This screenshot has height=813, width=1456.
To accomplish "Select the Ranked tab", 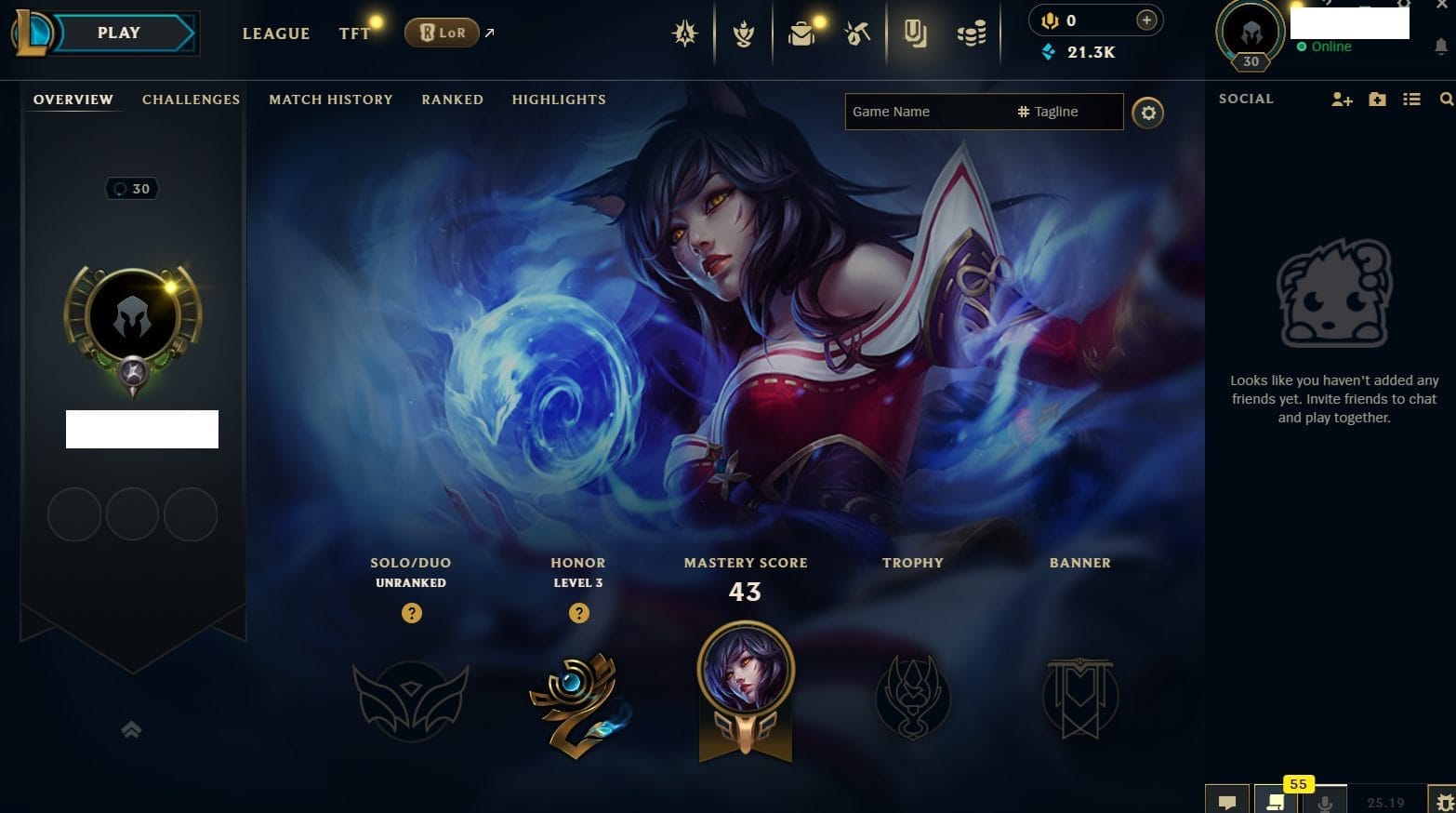I will pos(453,100).
